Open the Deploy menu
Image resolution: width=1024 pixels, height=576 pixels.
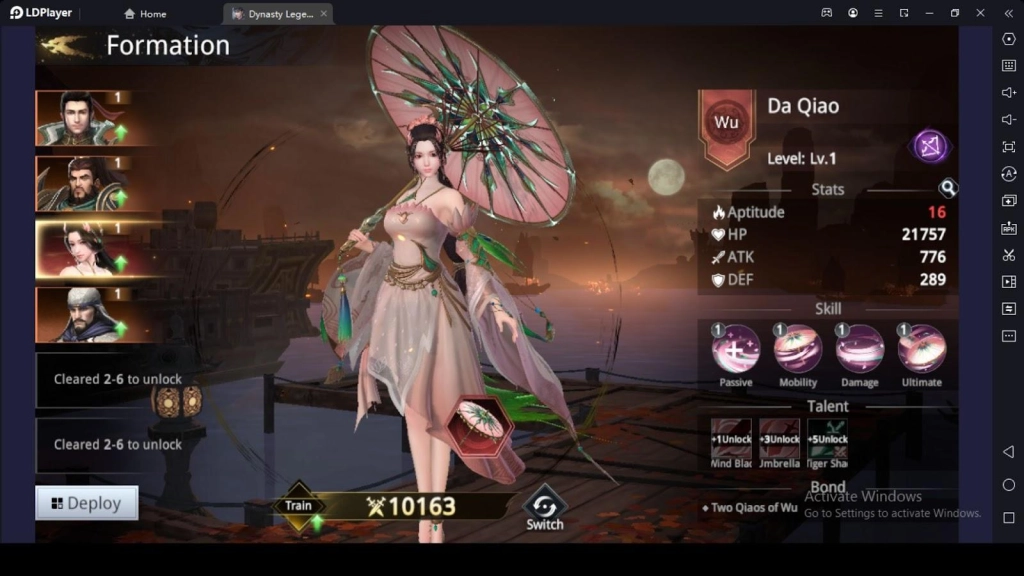(87, 503)
